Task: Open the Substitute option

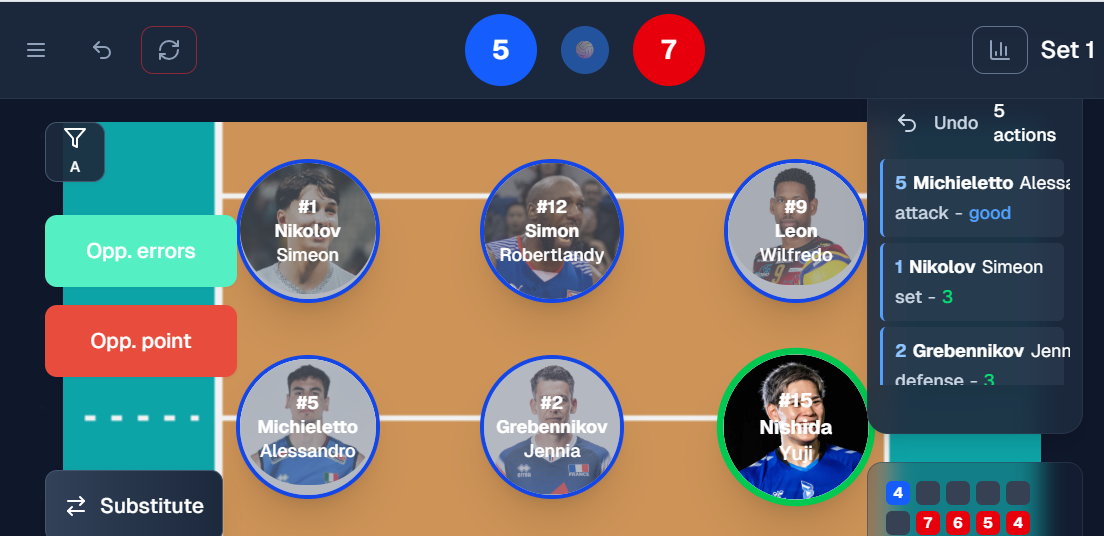Action: point(134,506)
